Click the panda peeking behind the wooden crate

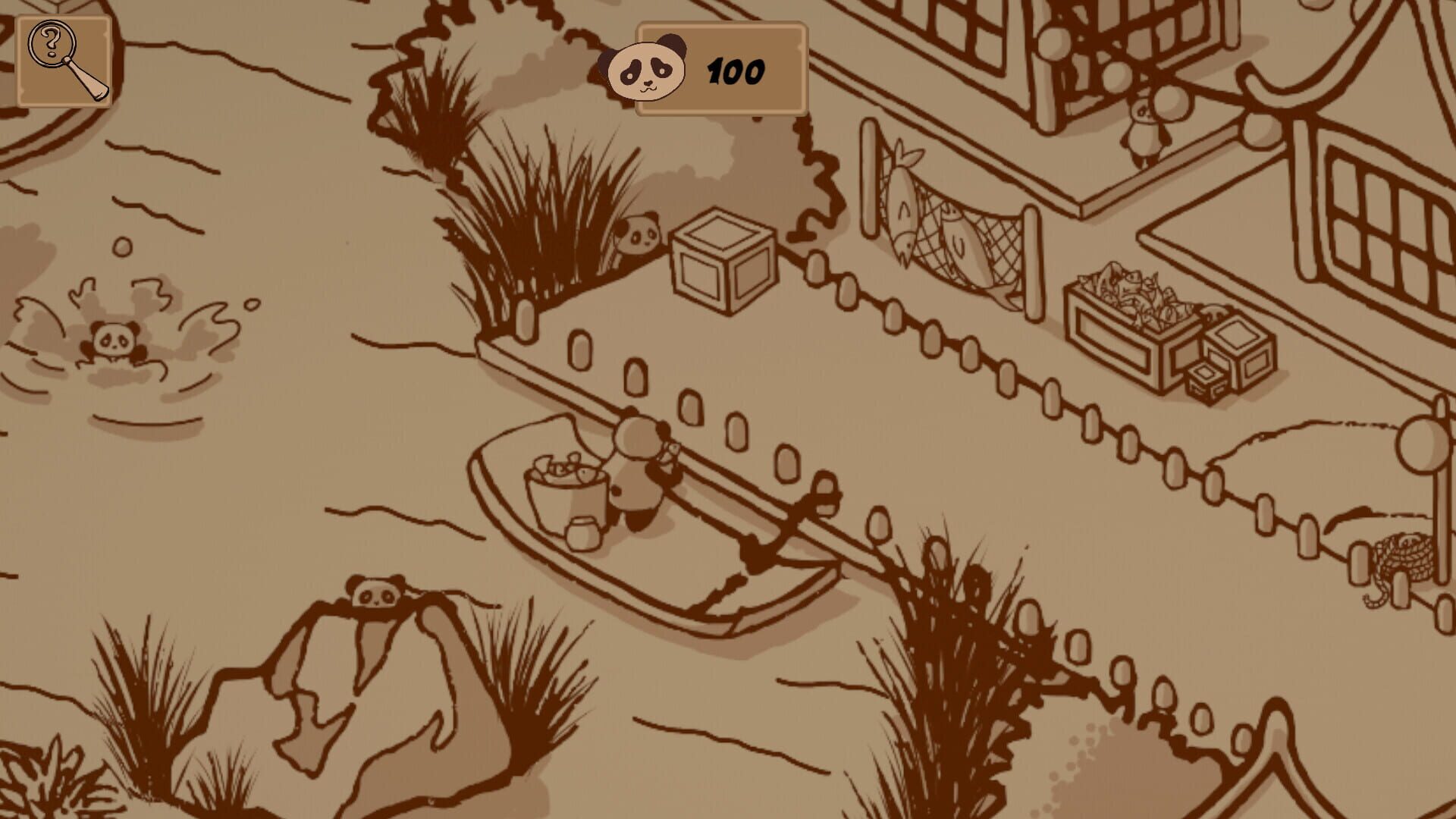(x=641, y=237)
